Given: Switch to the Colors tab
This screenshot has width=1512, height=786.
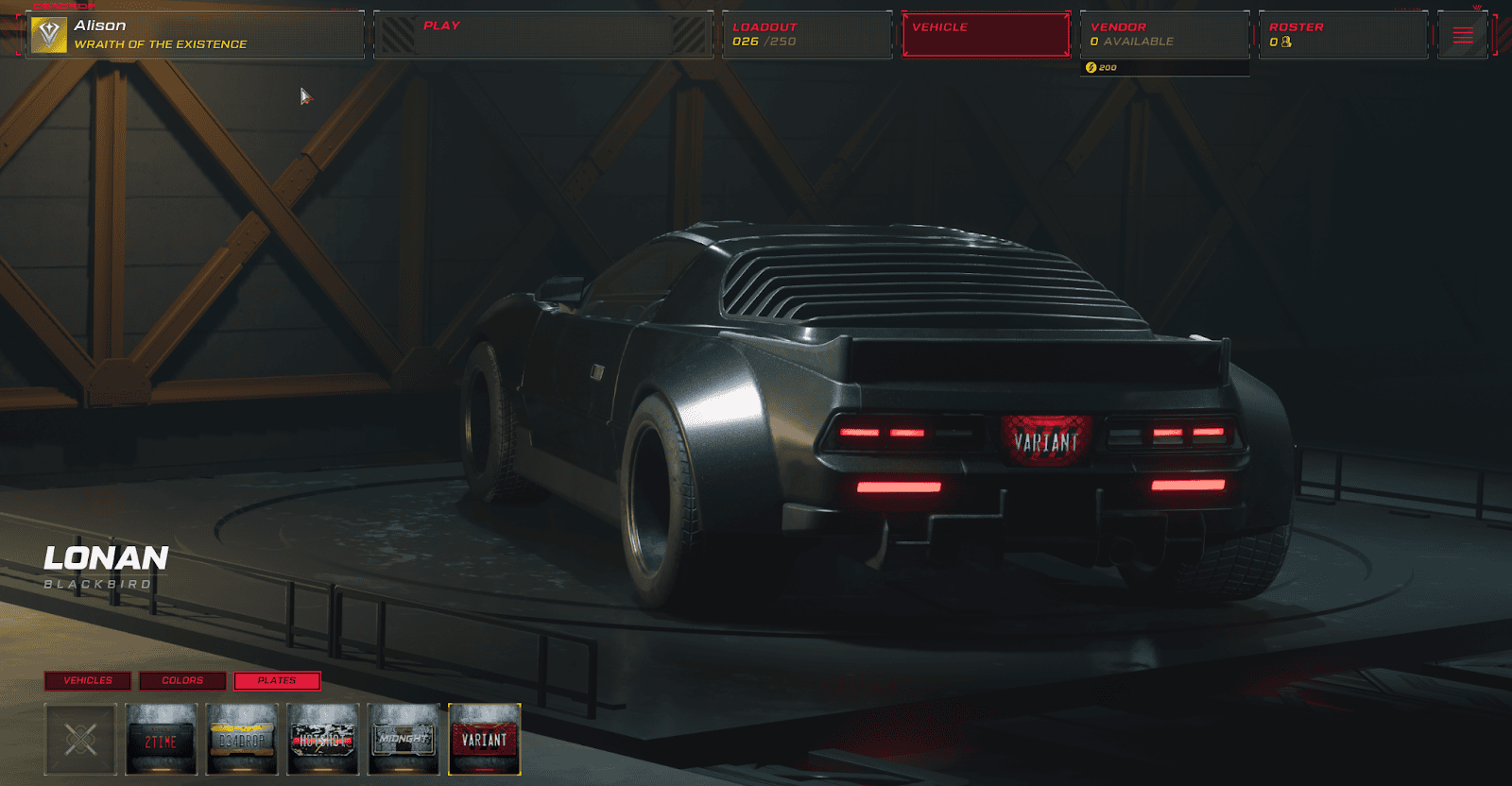Looking at the screenshot, I should coord(182,680).
